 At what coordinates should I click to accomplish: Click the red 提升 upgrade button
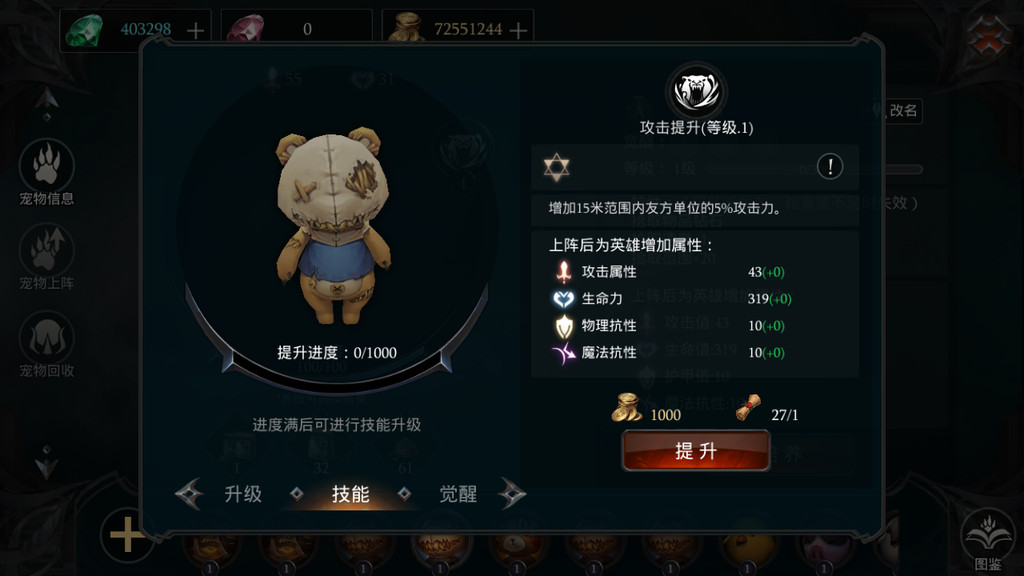696,451
